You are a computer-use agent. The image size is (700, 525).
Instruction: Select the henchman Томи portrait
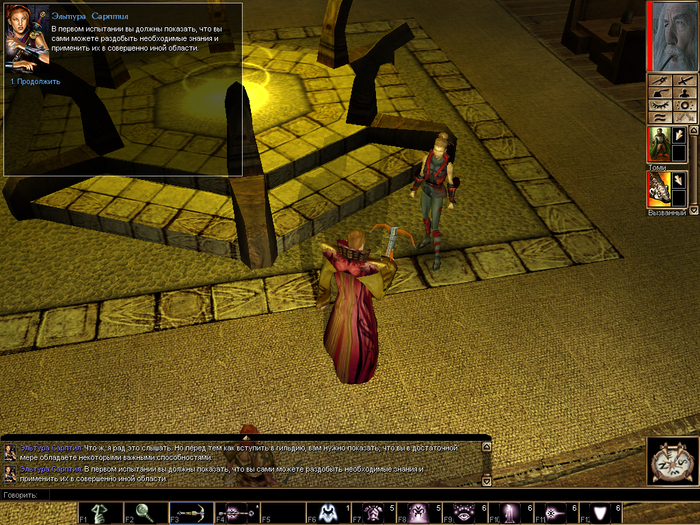pos(657,144)
